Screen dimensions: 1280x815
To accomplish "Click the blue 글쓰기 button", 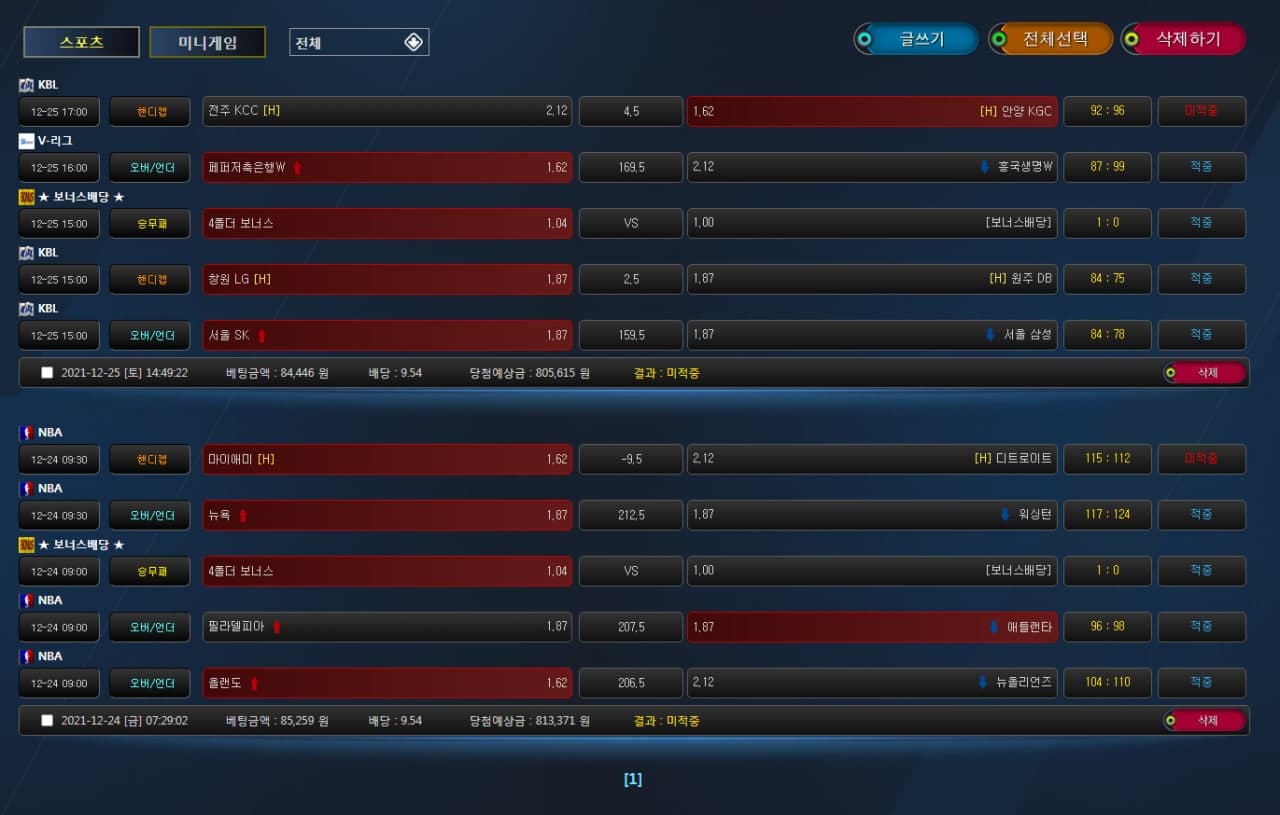I will click(x=916, y=39).
